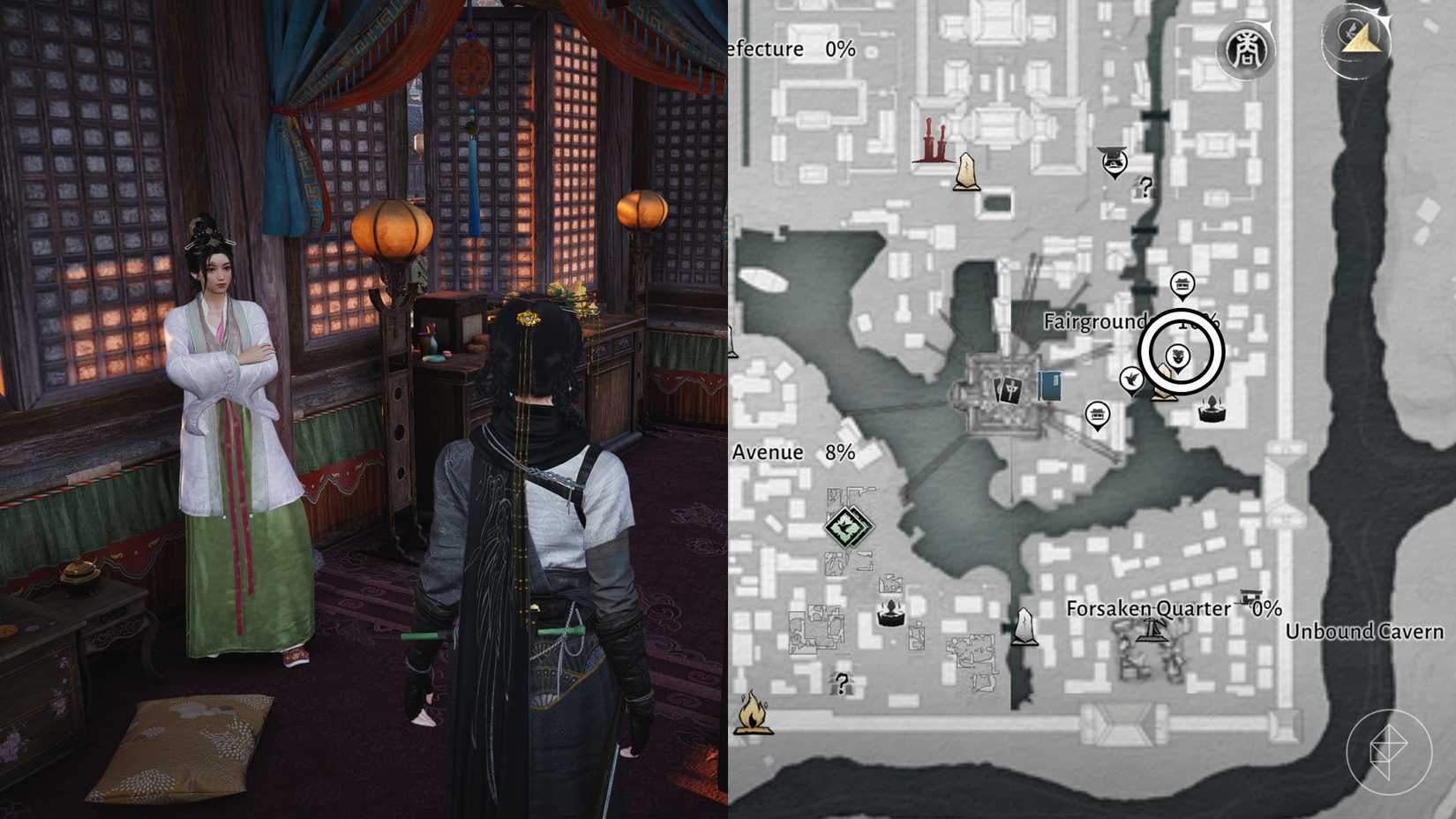
Task: Select the question mark marker near the top wall
Action: coord(1145,185)
